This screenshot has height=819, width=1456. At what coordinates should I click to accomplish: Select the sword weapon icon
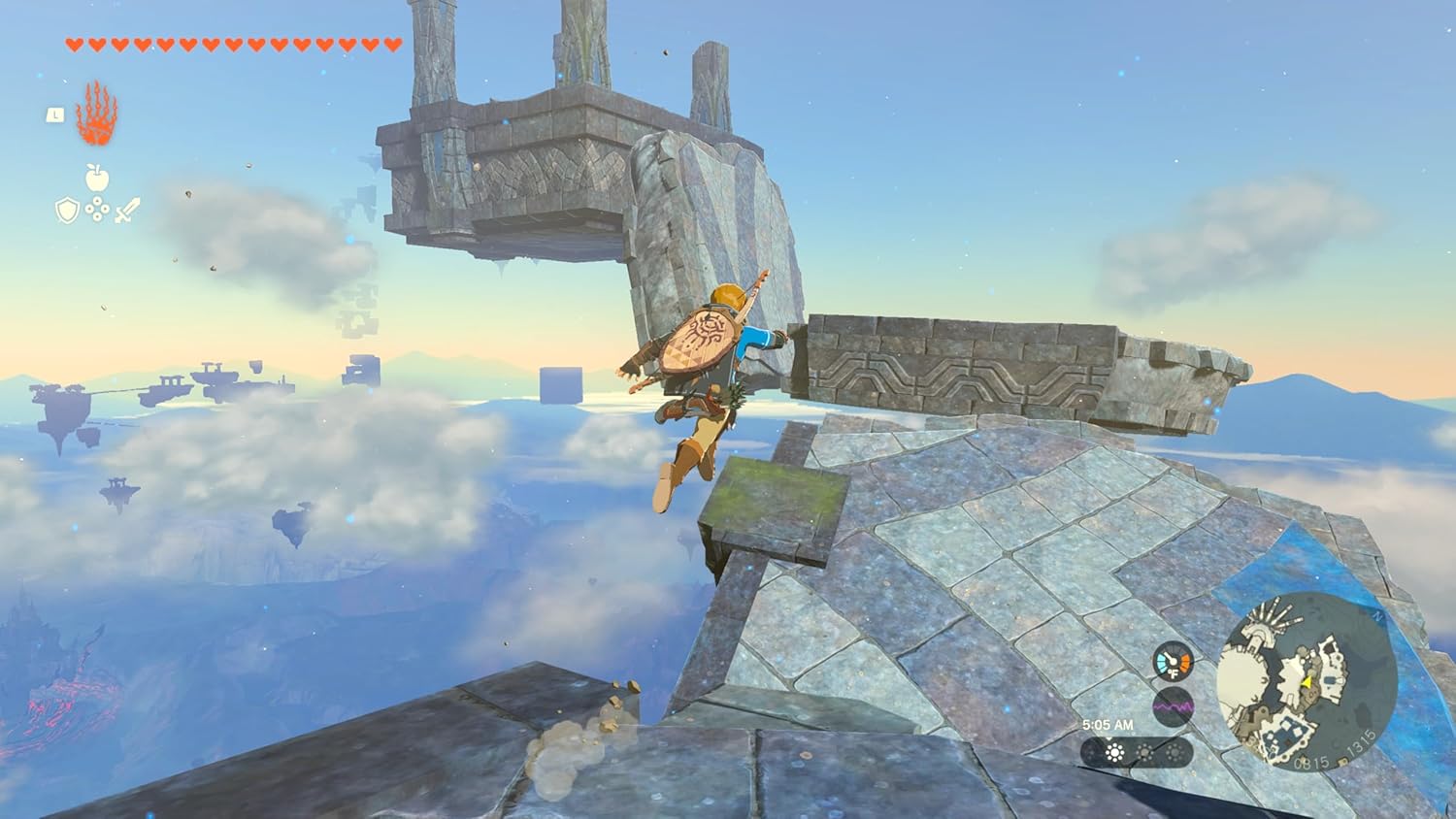[x=126, y=210]
